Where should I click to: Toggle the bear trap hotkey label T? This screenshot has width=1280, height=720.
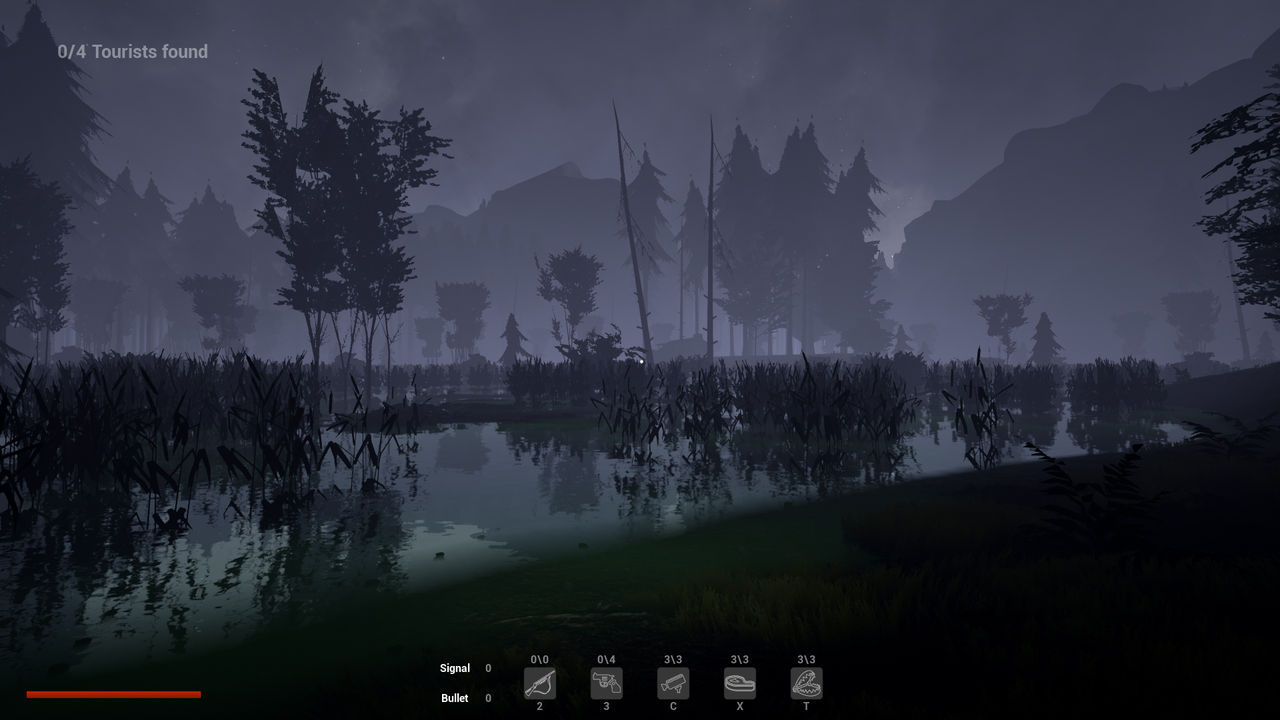pos(806,705)
